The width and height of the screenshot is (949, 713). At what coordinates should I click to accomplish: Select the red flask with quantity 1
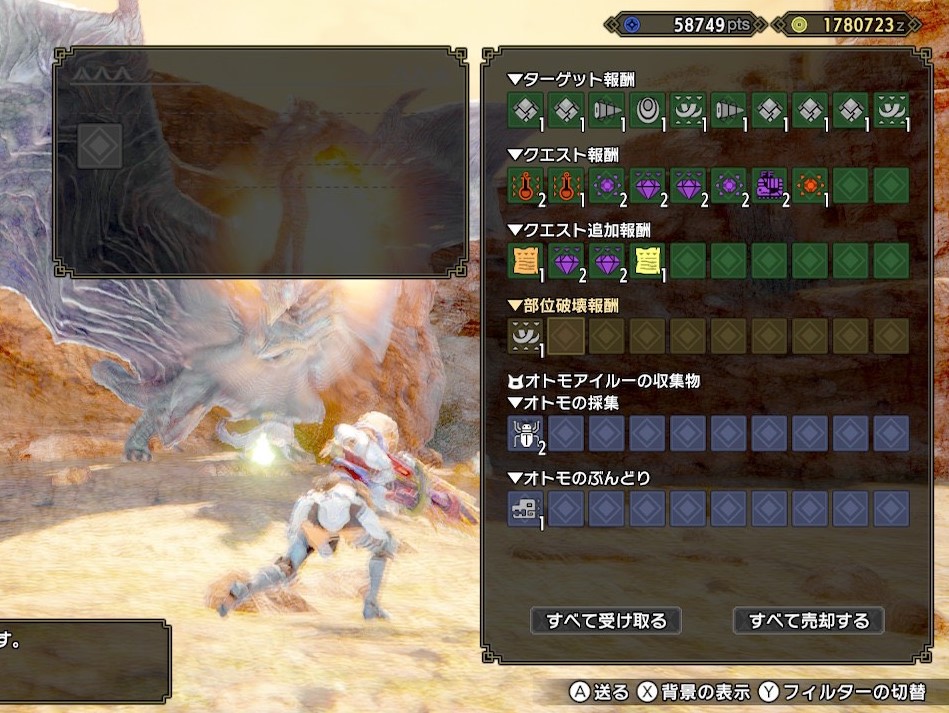point(566,185)
